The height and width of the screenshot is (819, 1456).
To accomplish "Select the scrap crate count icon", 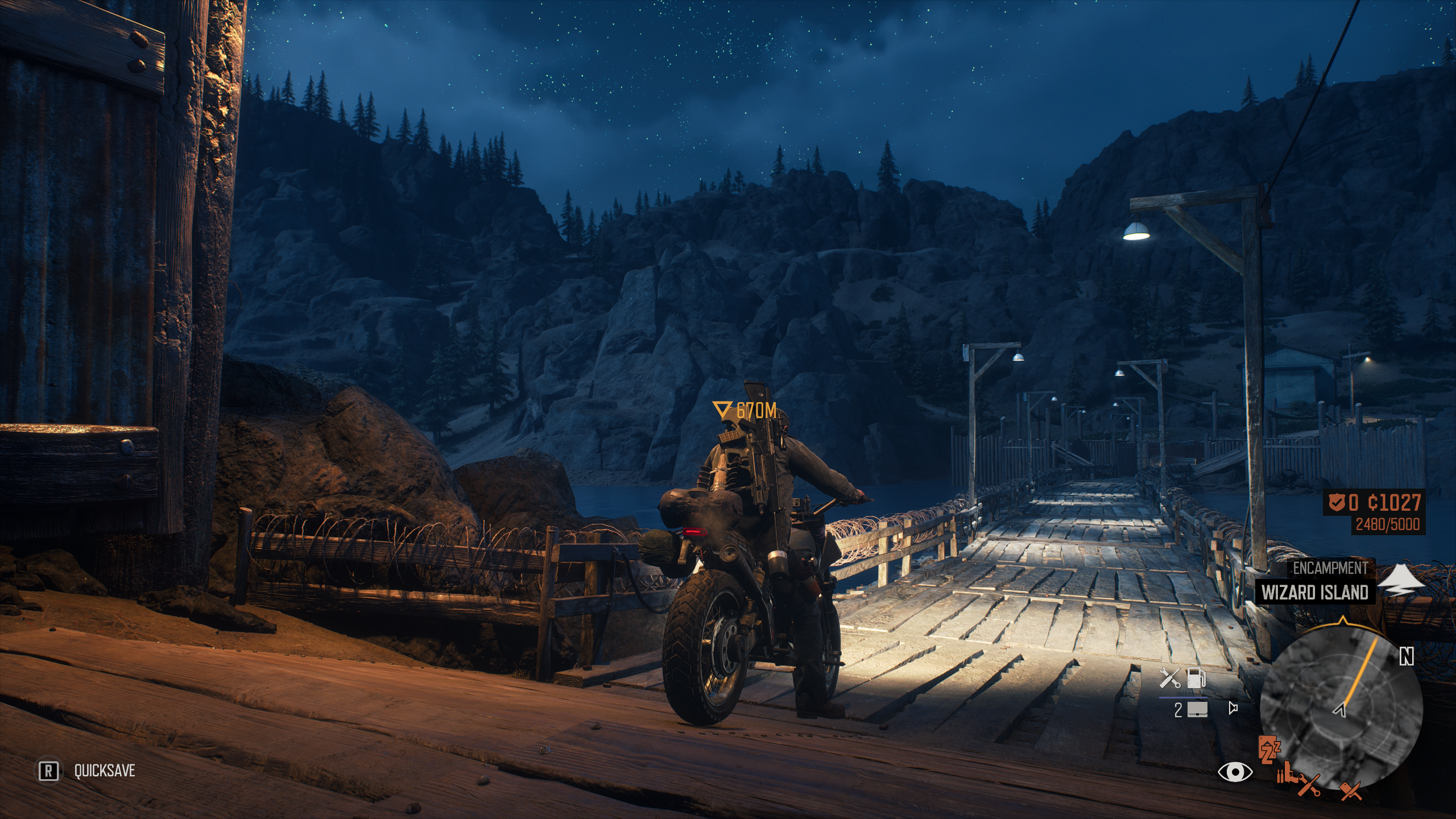I will (x=1196, y=709).
